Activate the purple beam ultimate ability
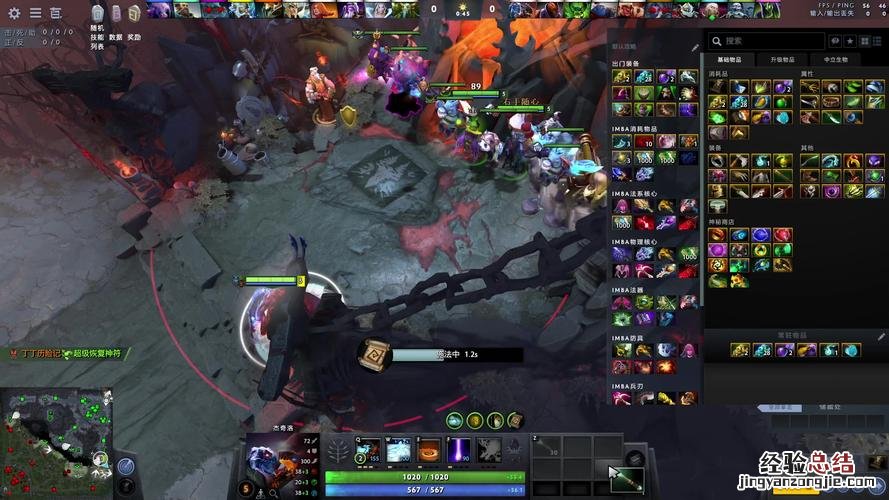Image resolution: width=889 pixels, height=500 pixels. tap(459, 450)
